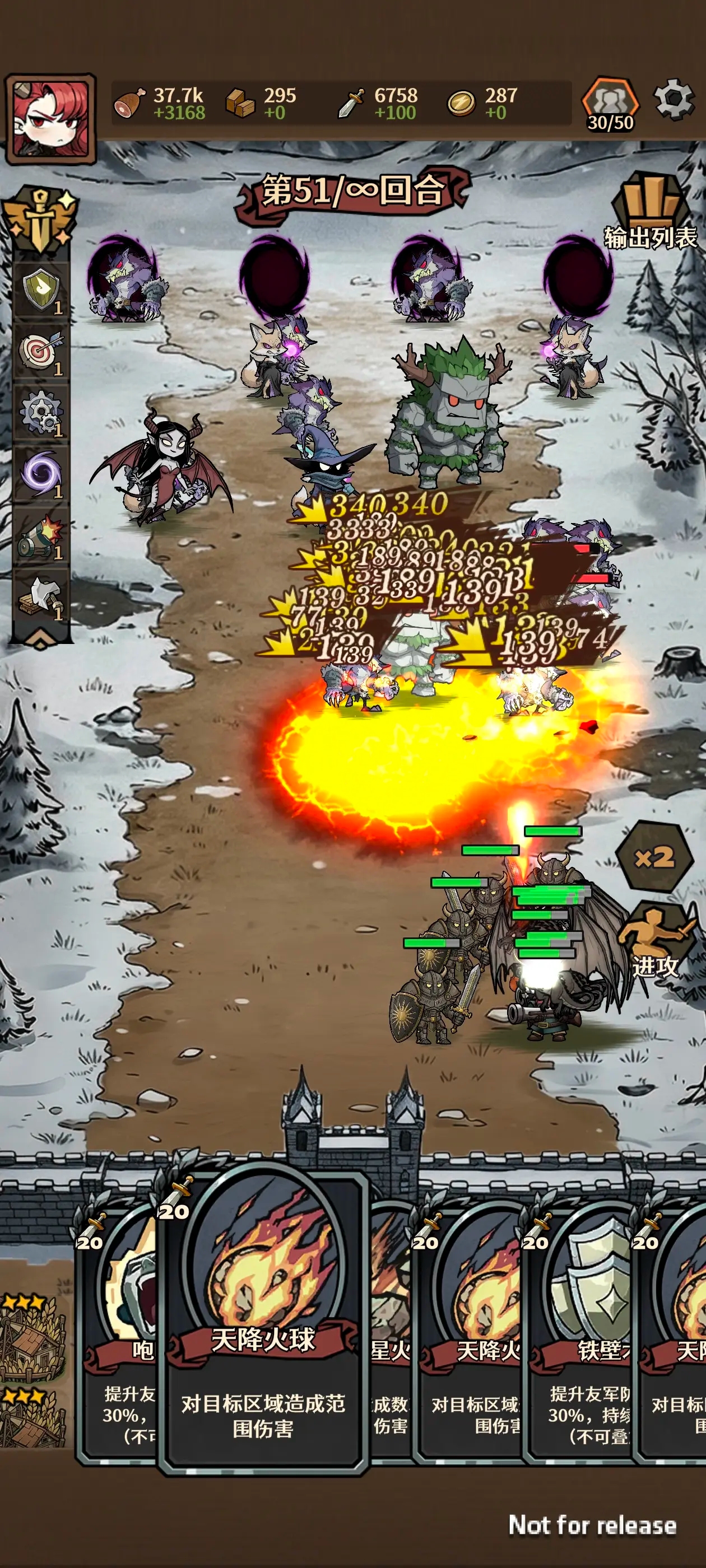Screen dimensions: 706x1568
Task: Play the enlarged 天降火球 card
Action: [x=263, y=1321]
